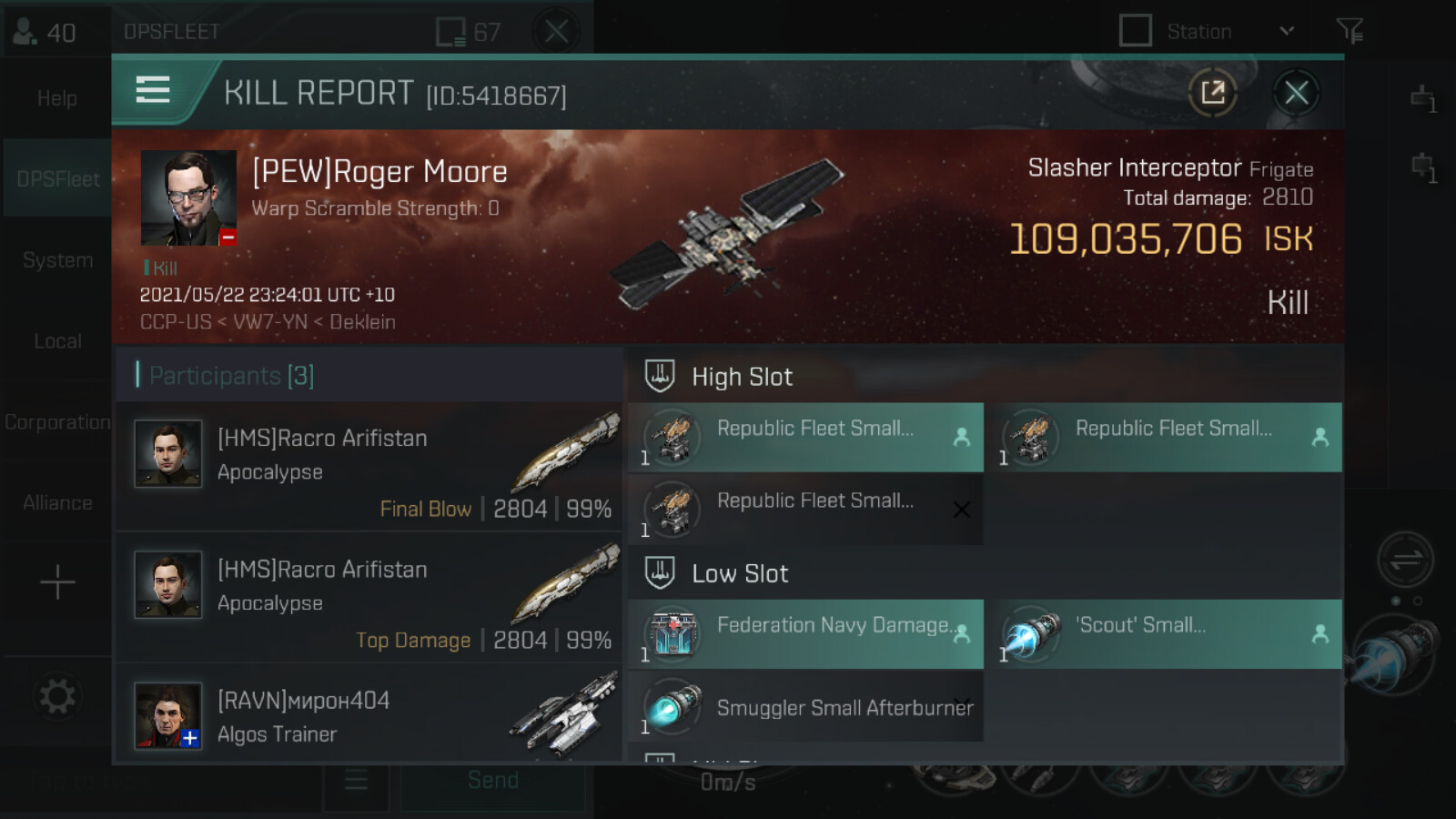Switch to the Alliance chat channel
The width and height of the screenshot is (1456, 819).
pyautogui.click(x=57, y=503)
